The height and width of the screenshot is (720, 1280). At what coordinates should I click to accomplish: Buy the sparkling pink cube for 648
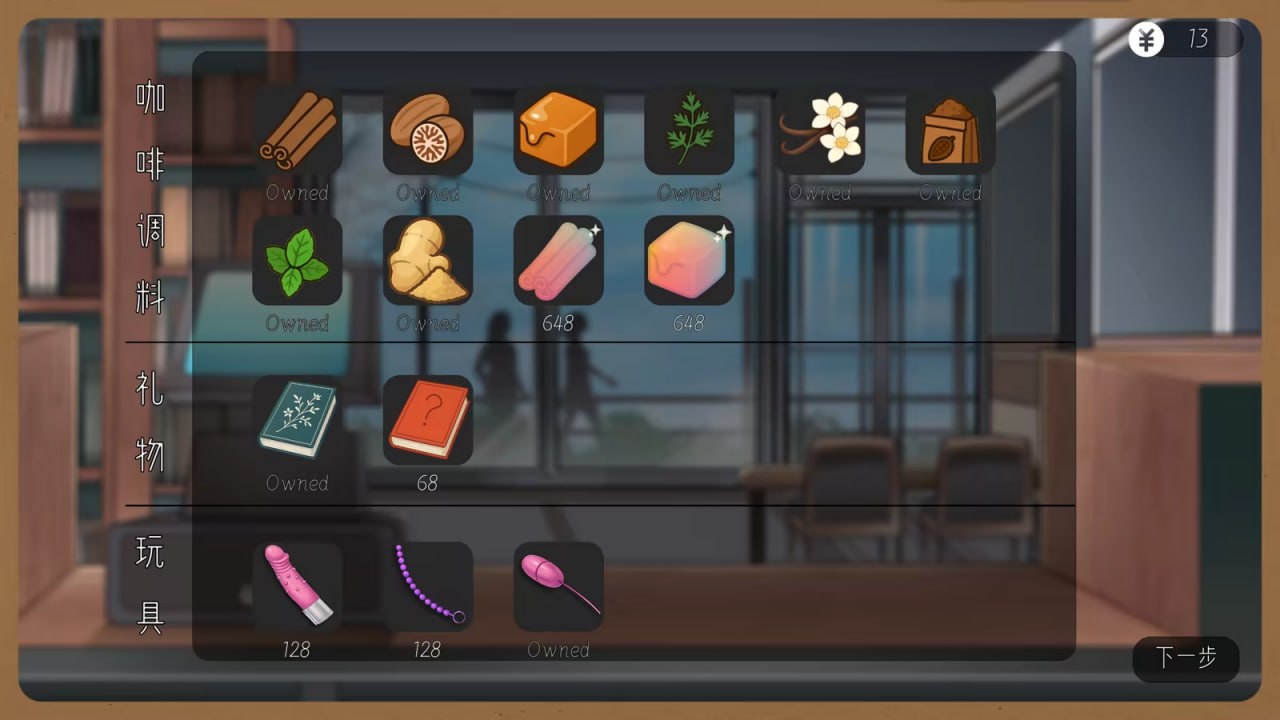pyautogui.click(x=688, y=260)
